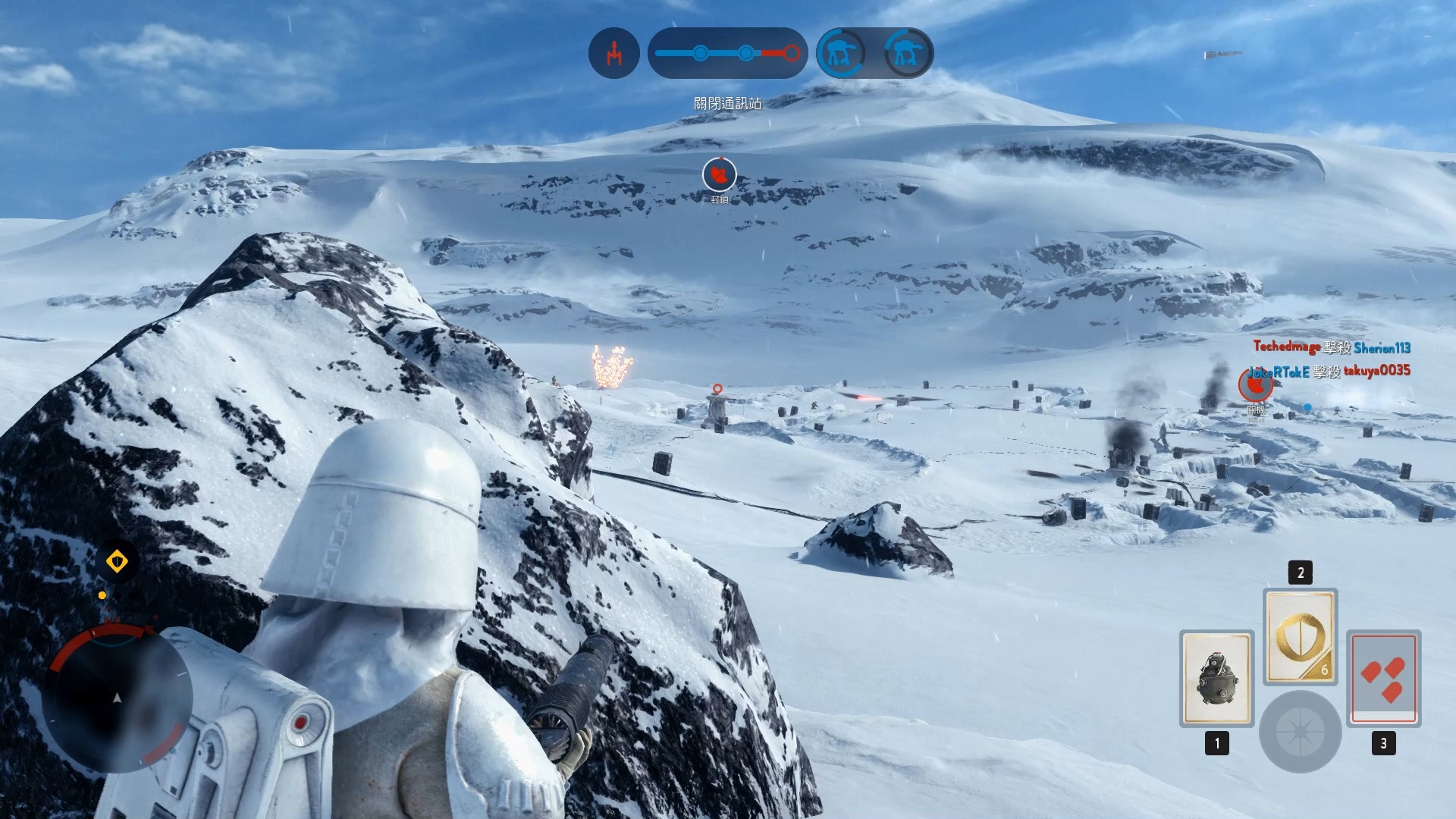
Task: Click the red objective marker near the kill feed
Action: coord(1255,385)
